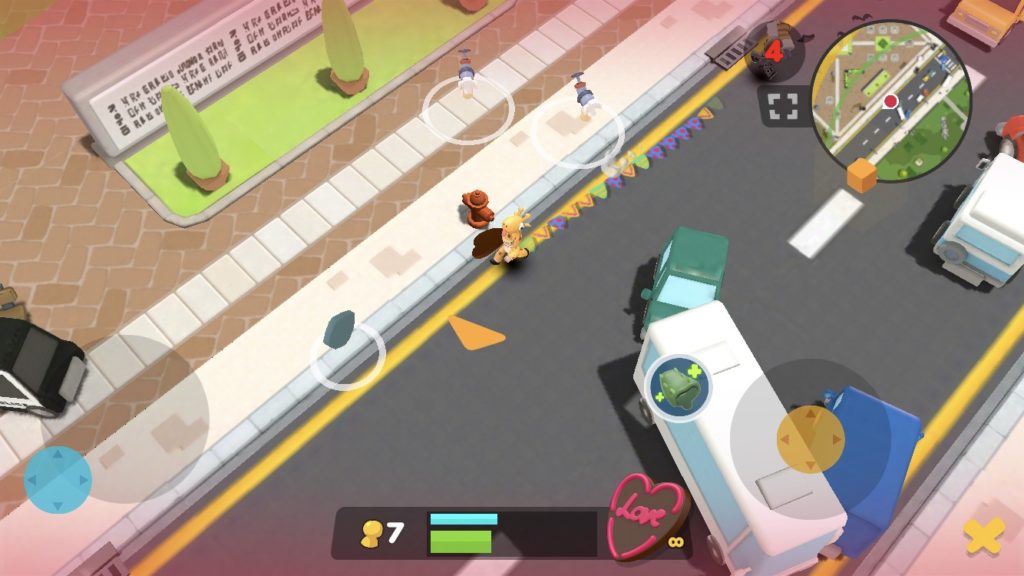Open the circular minimap
This screenshot has width=1024, height=576.
point(891,100)
